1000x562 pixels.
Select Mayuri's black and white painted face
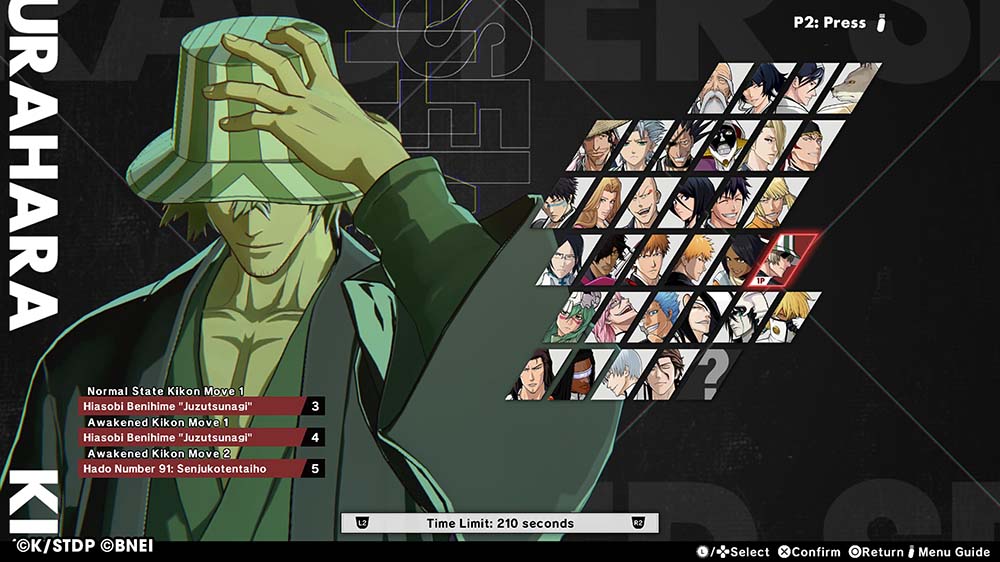coord(723,146)
